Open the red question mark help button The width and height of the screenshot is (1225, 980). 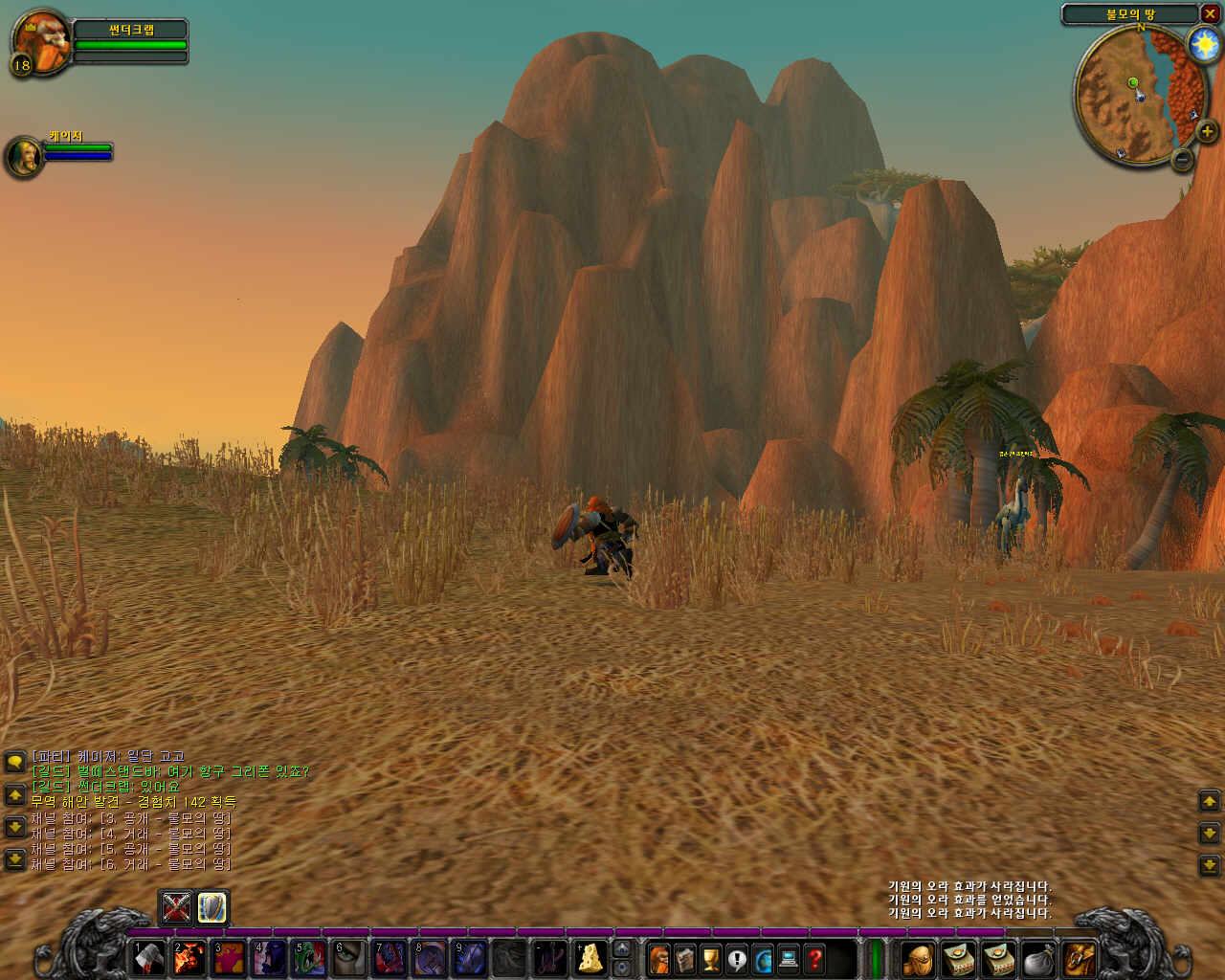[x=814, y=958]
